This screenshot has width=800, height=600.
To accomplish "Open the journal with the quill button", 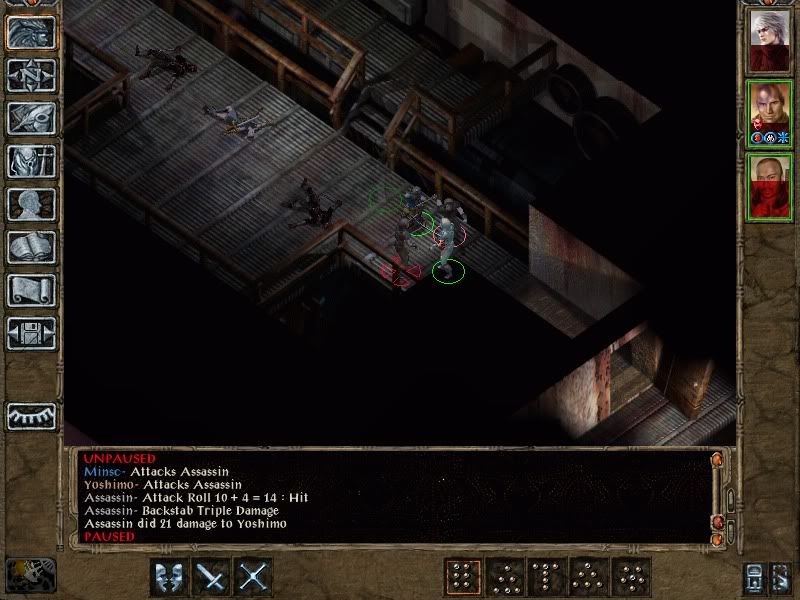I will click(x=31, y=117).
